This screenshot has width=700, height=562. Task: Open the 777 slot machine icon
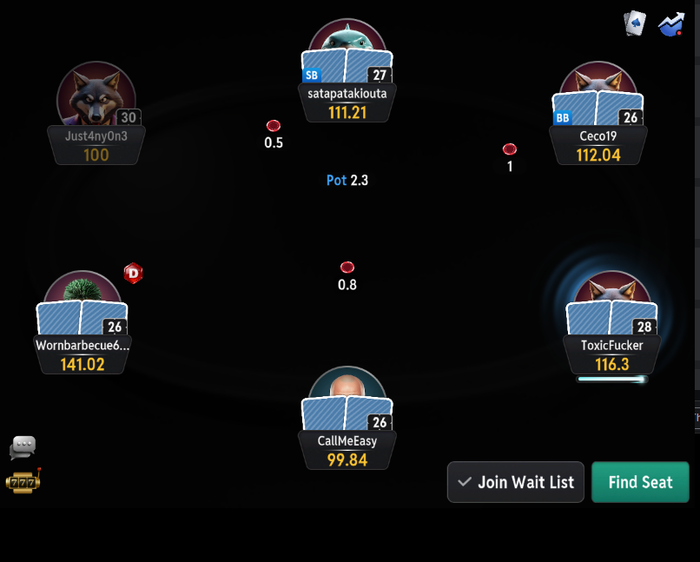(22, 482)
